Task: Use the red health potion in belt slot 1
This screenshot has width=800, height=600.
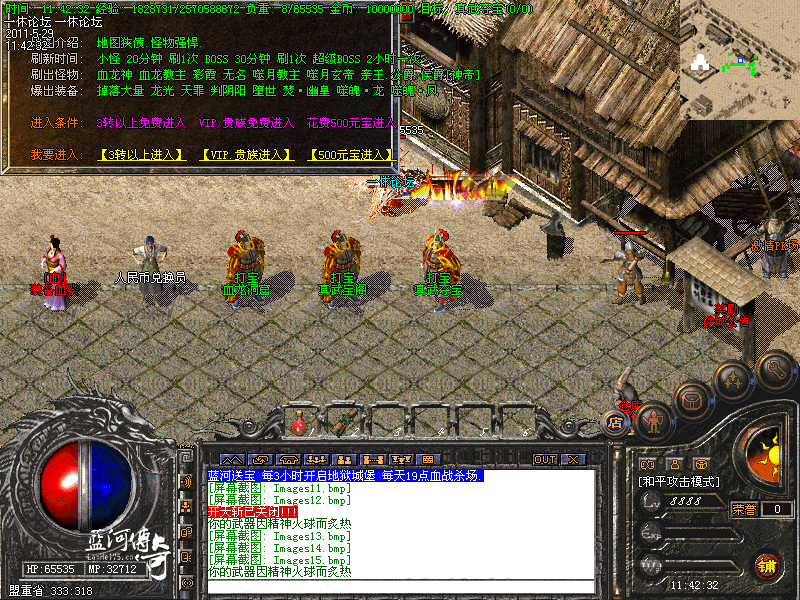Action: click(299, 424)
